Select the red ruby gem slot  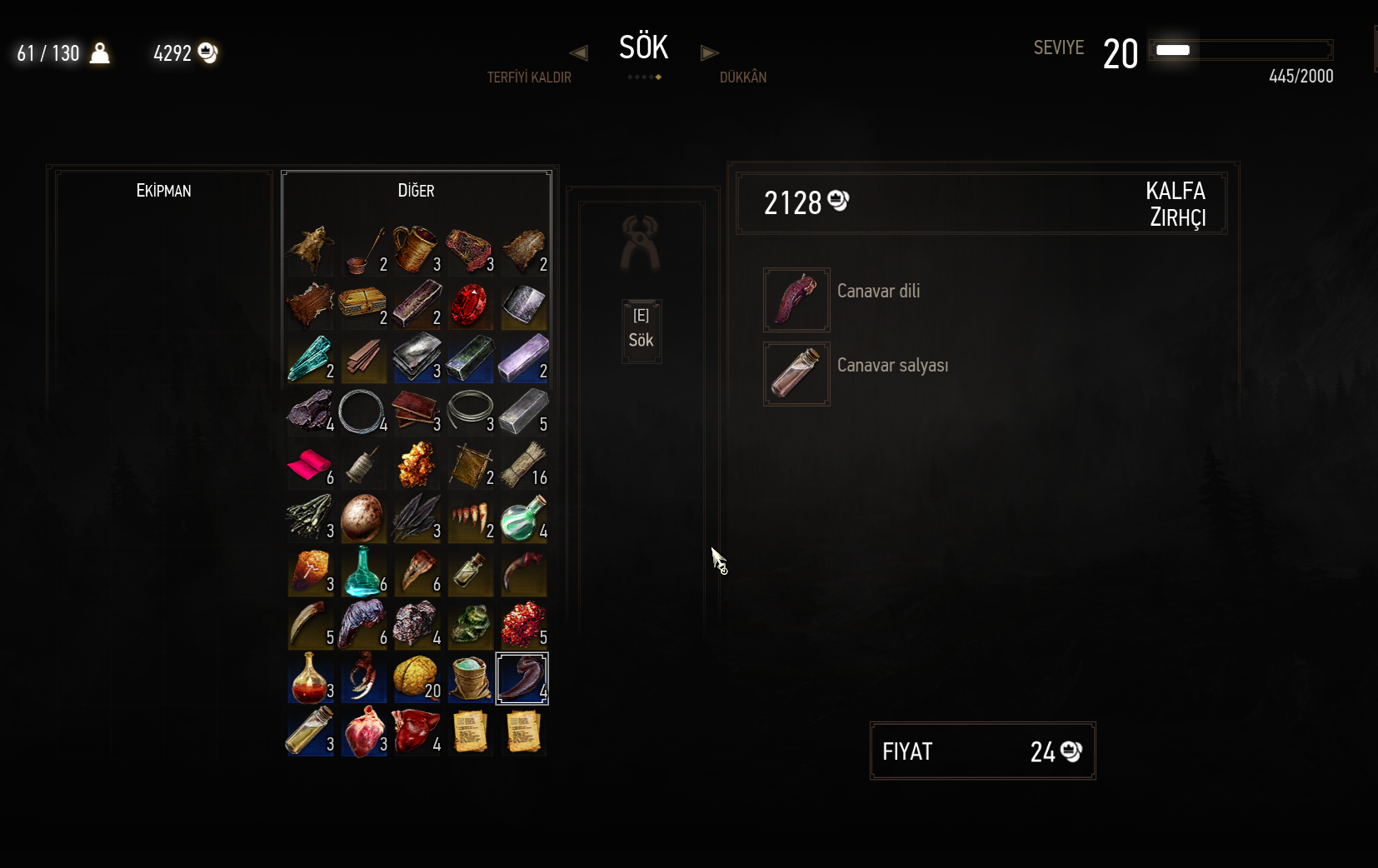pos(469,305)
